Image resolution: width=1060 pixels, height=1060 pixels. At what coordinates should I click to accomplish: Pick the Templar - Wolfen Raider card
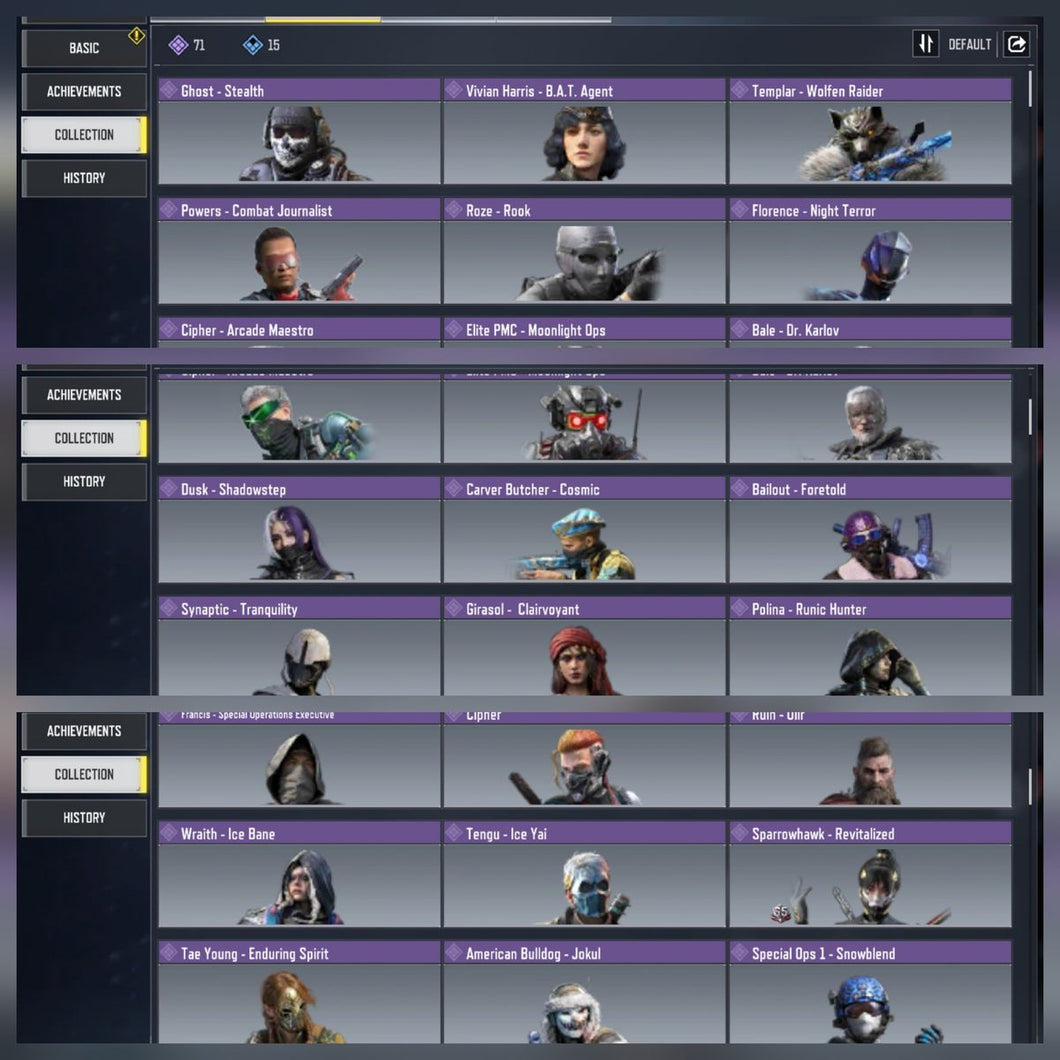(870, 132)
